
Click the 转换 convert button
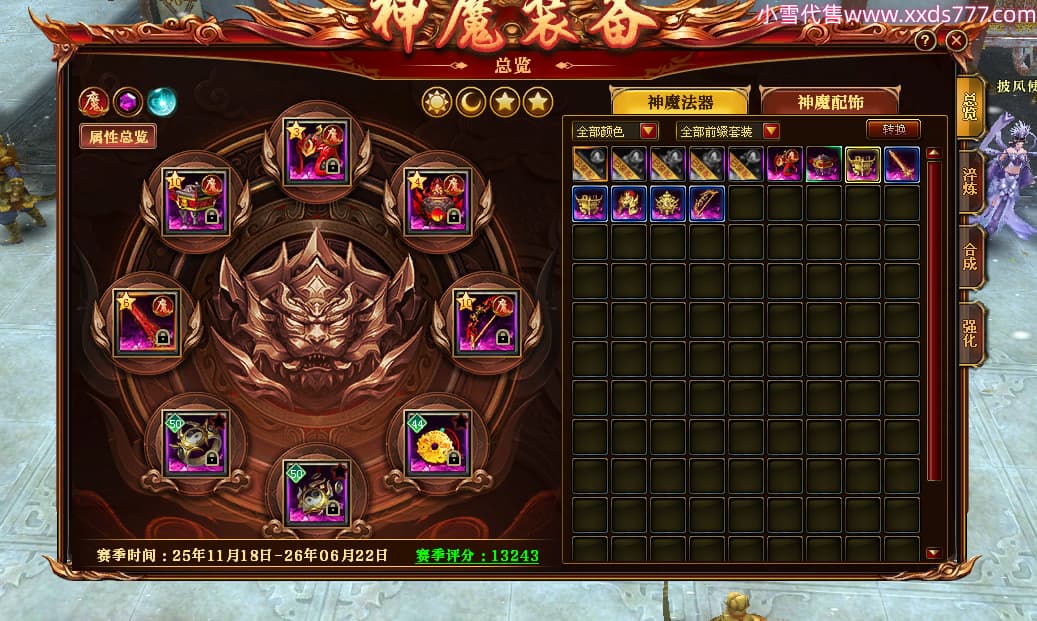(x=893, y=130)
